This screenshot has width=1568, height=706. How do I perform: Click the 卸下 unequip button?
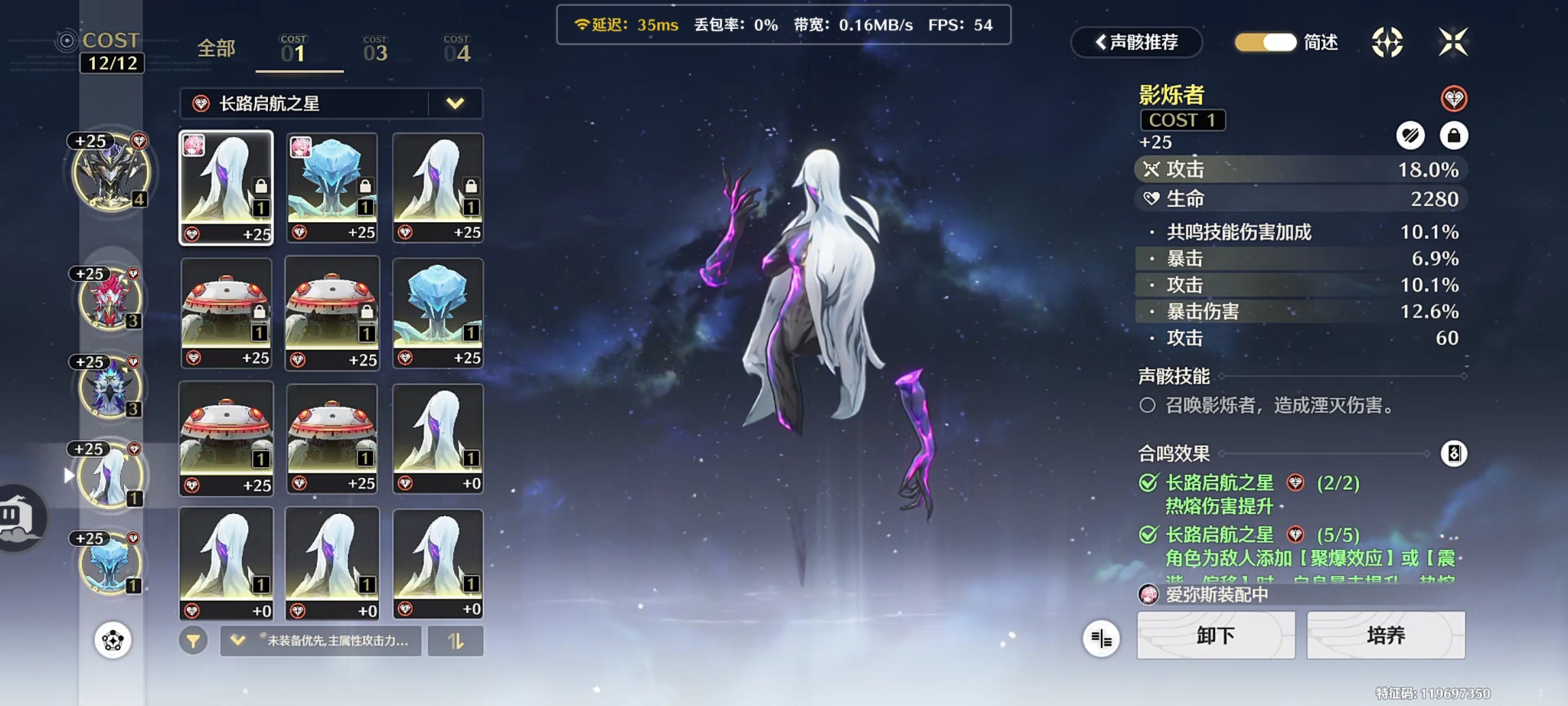[1215, 635]
